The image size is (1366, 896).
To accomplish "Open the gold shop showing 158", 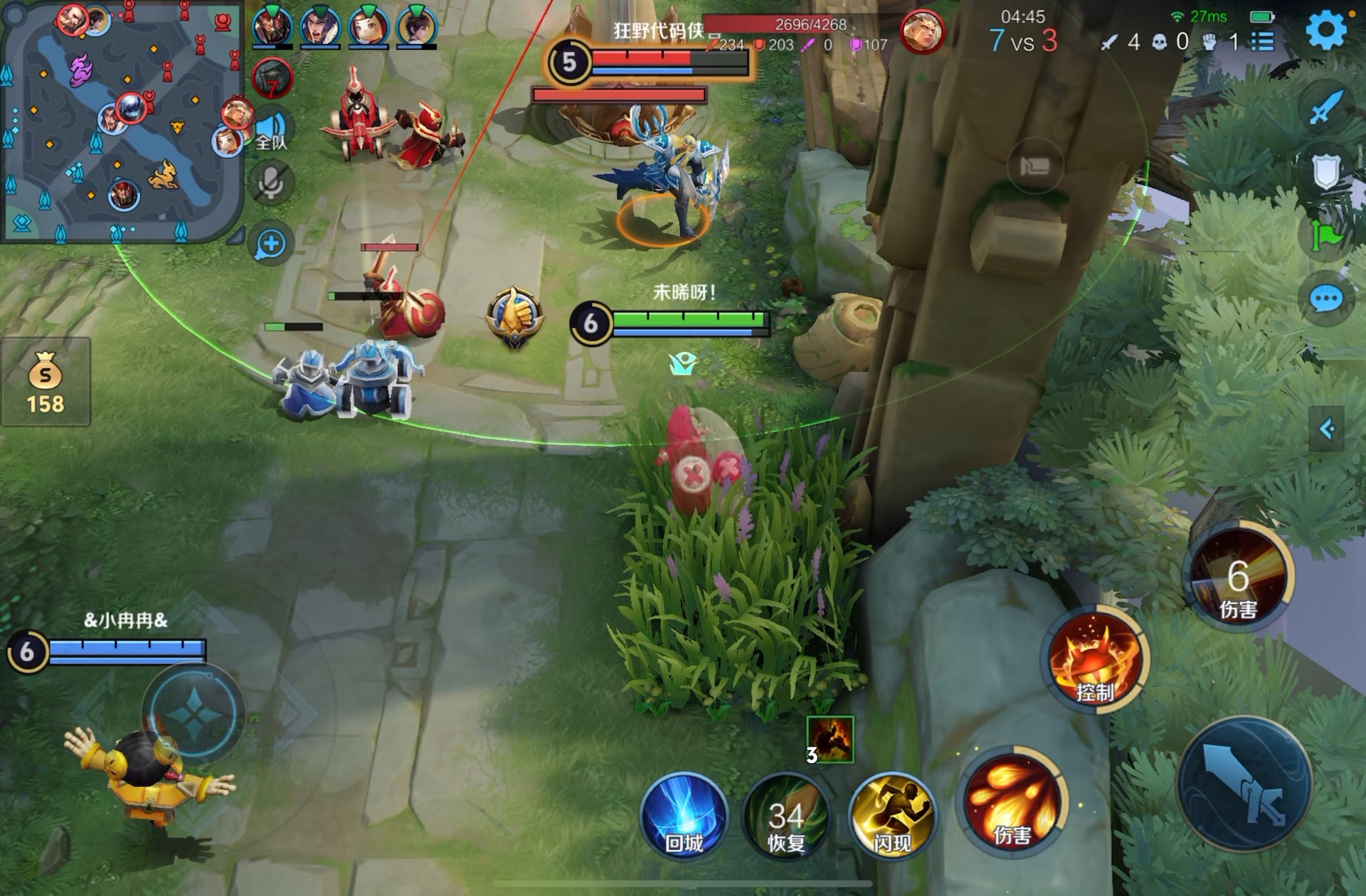I will [46, 382].
